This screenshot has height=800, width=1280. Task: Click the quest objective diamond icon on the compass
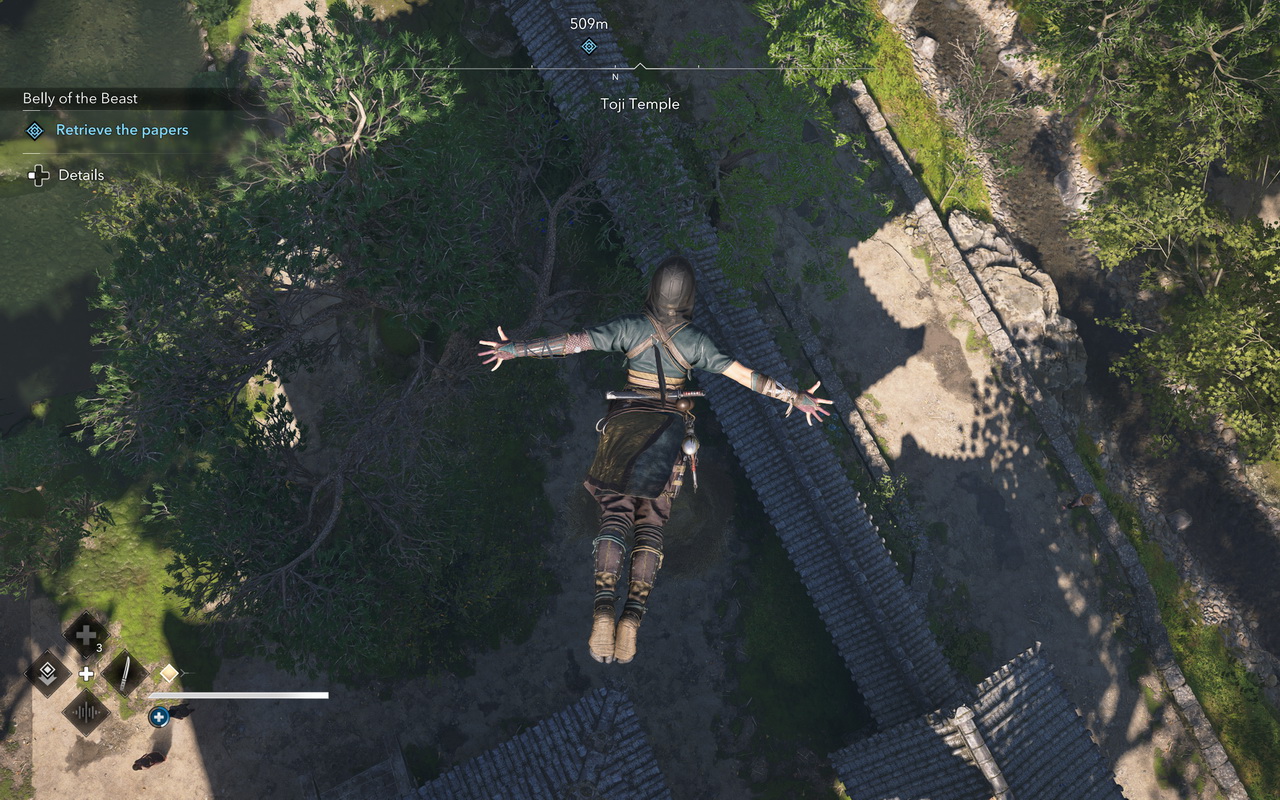pyautogui.click(x=588, y=46)
